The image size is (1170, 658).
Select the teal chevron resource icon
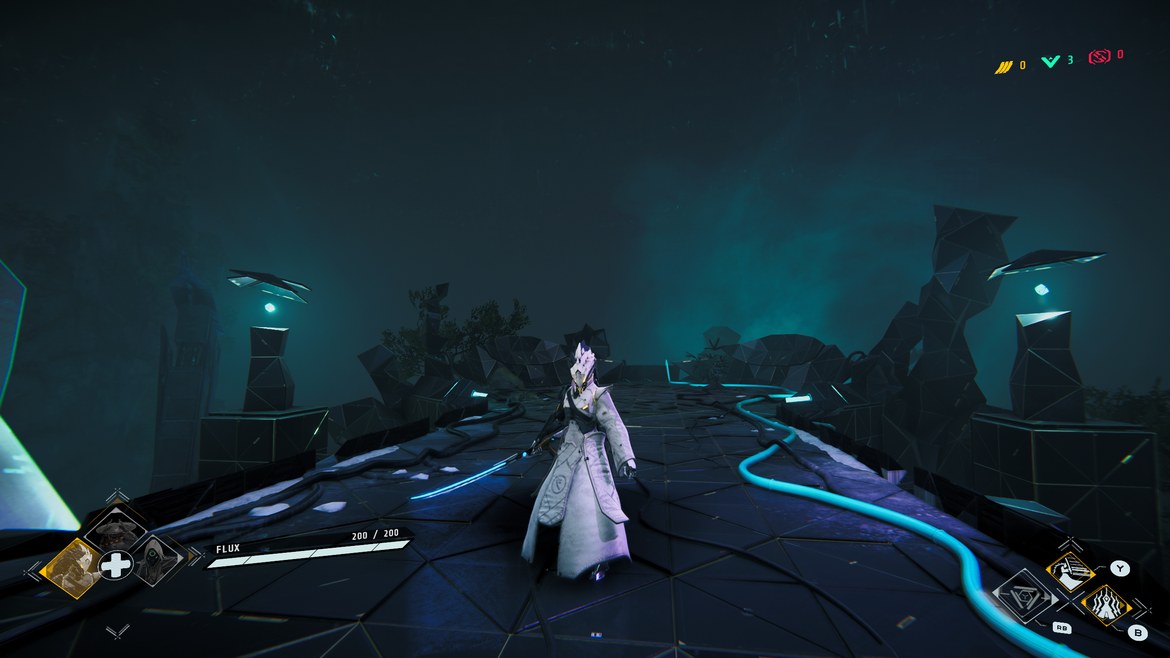click(x=1051, y=62)
